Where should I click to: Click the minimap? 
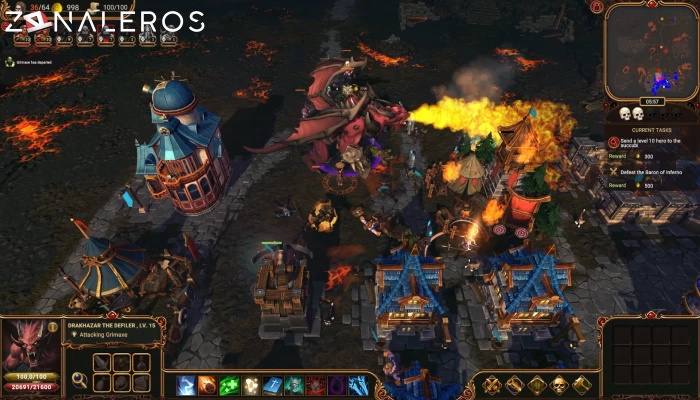tap(650, 52)
